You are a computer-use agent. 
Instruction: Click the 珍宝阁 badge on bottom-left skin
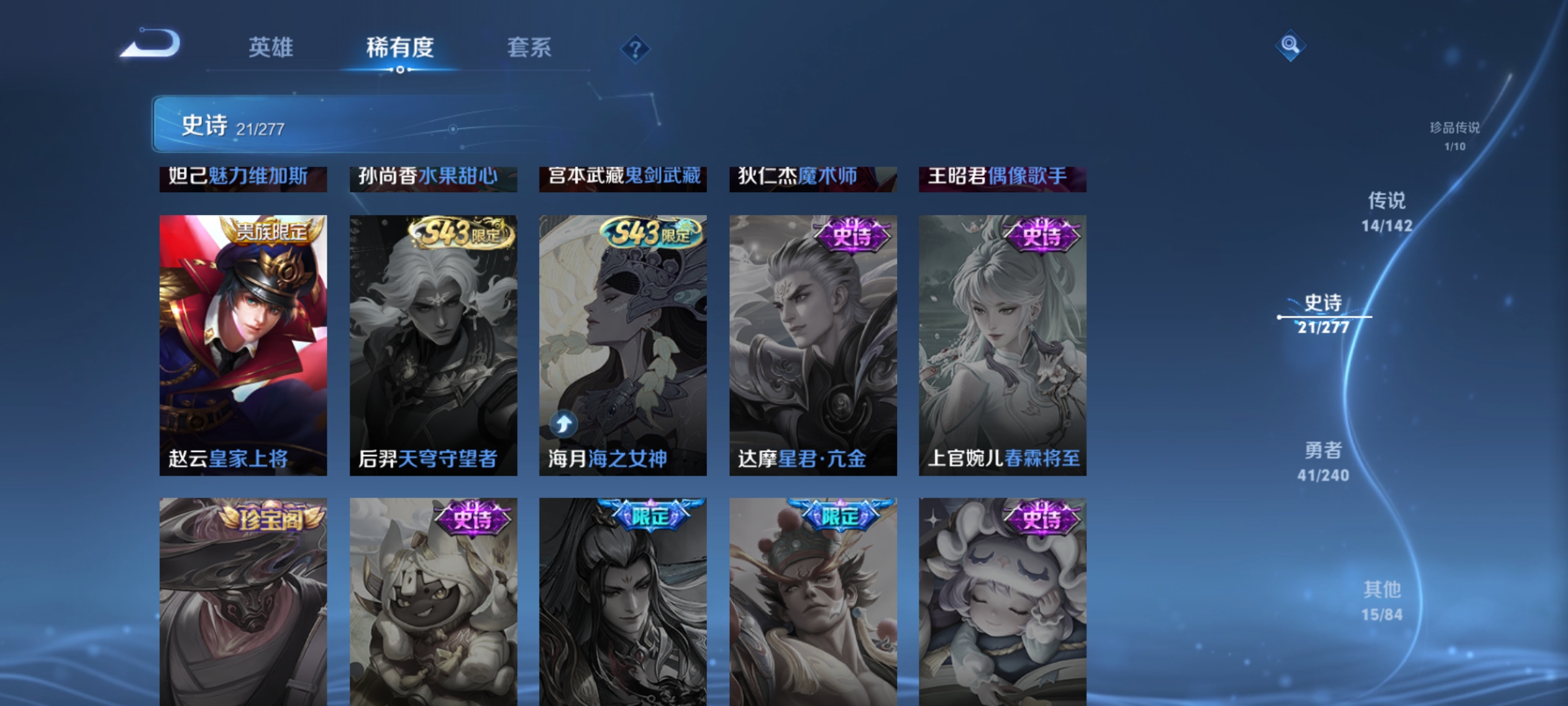pos(274,516)
